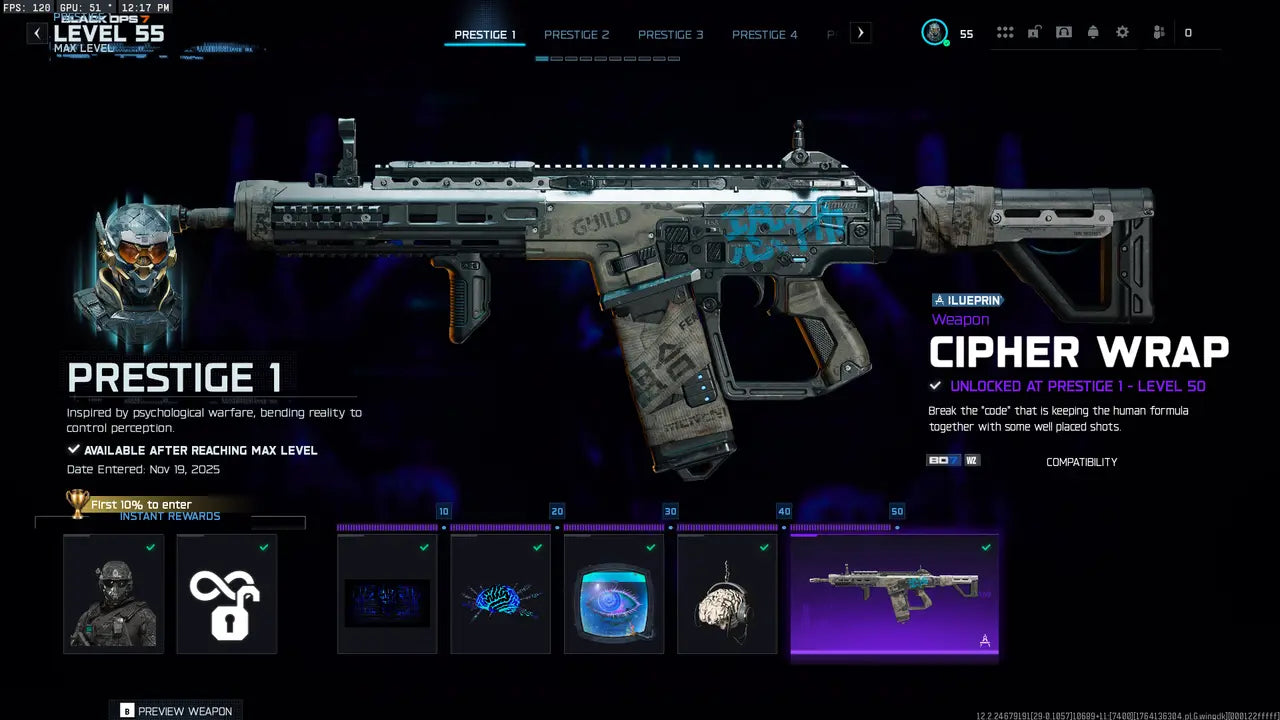Click the Available After Reaching Max Level checkmark
The width and height of the screenshot is (1280, 720).
click(74, 449)
